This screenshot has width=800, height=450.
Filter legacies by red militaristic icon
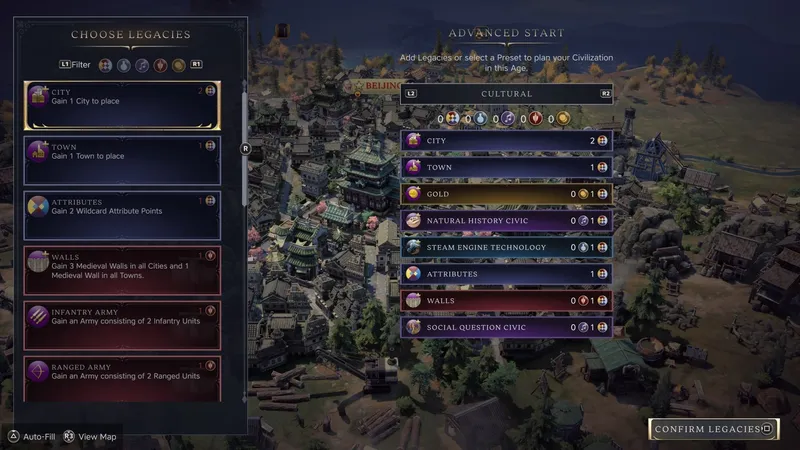[160, 64]
